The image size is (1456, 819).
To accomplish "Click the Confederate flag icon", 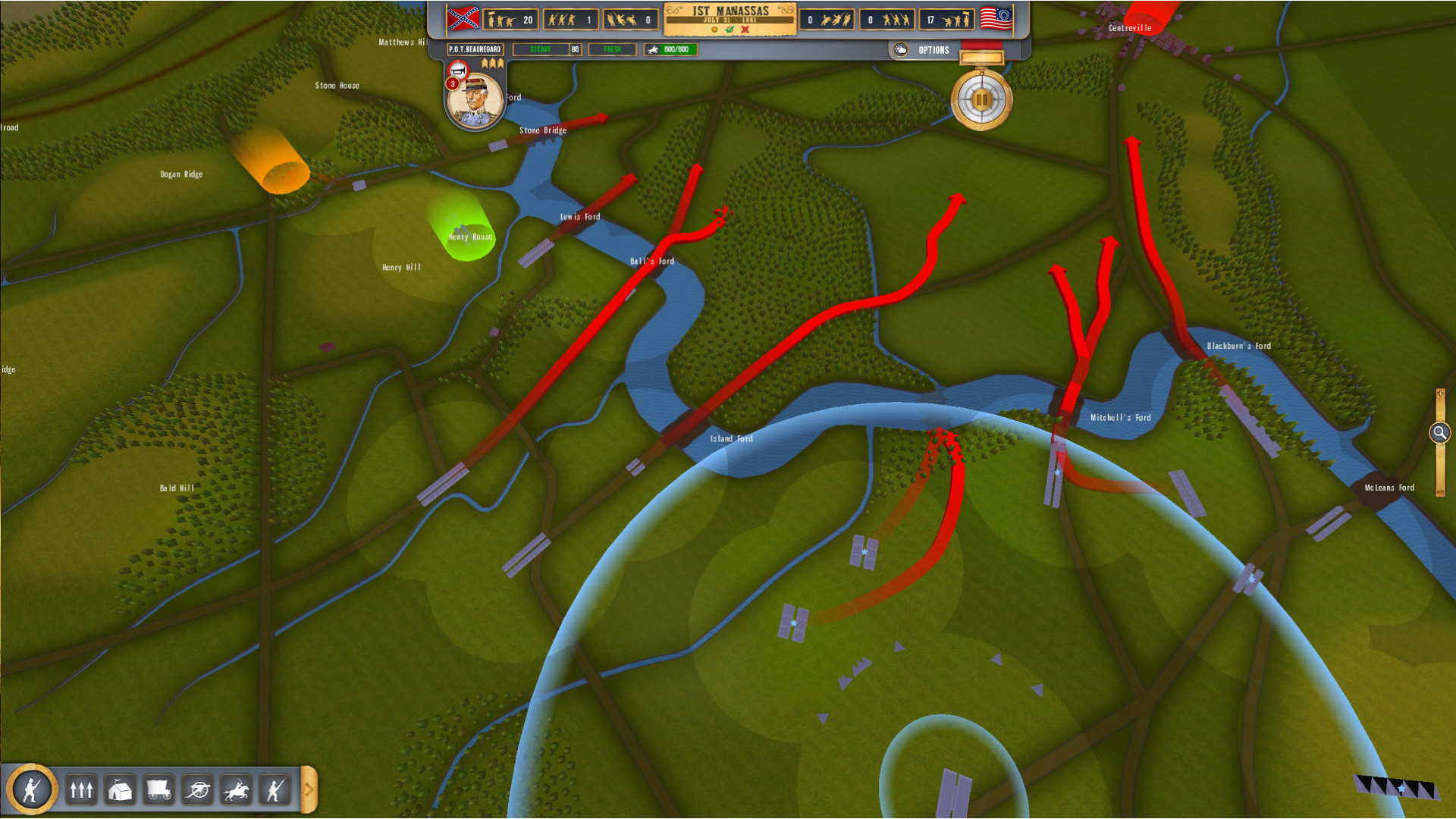I will 463,19.
